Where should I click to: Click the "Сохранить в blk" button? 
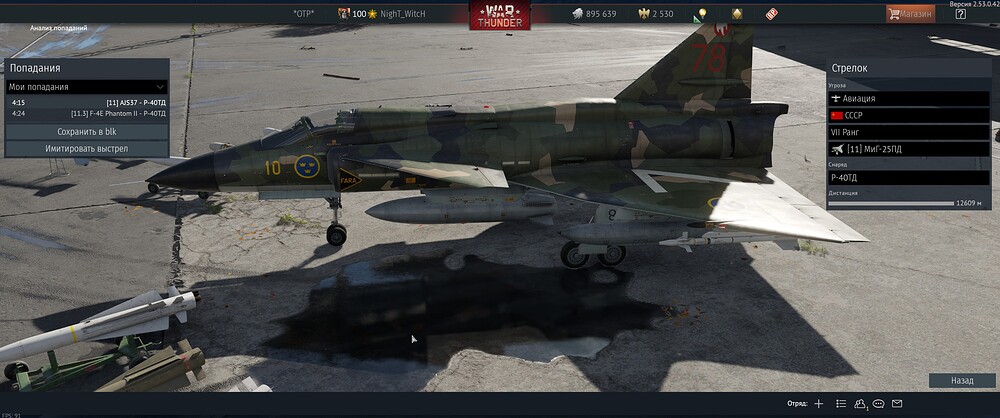click(86, 132)
